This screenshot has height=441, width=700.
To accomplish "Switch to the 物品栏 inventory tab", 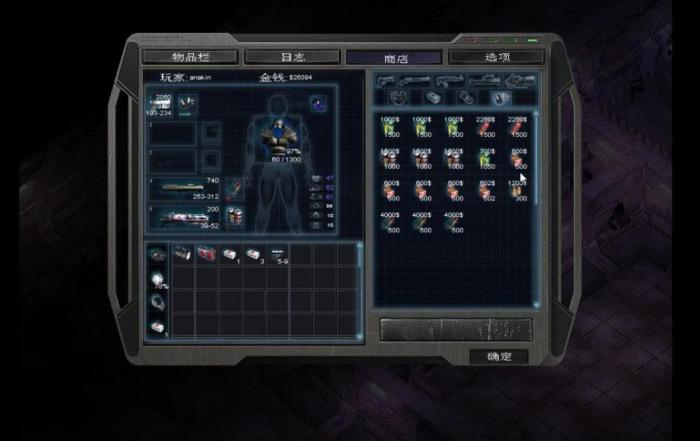I will (x=190, y=57).
